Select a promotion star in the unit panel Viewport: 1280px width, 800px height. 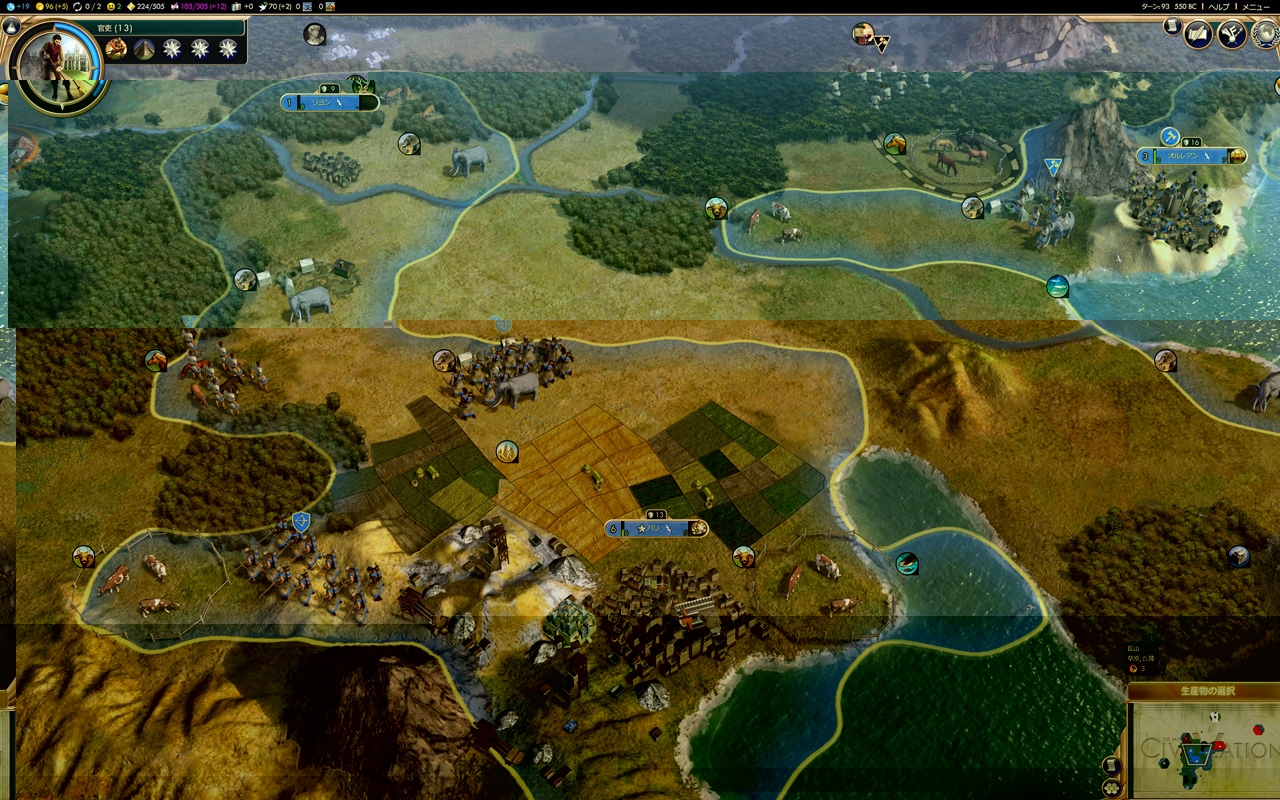point(172,48)
